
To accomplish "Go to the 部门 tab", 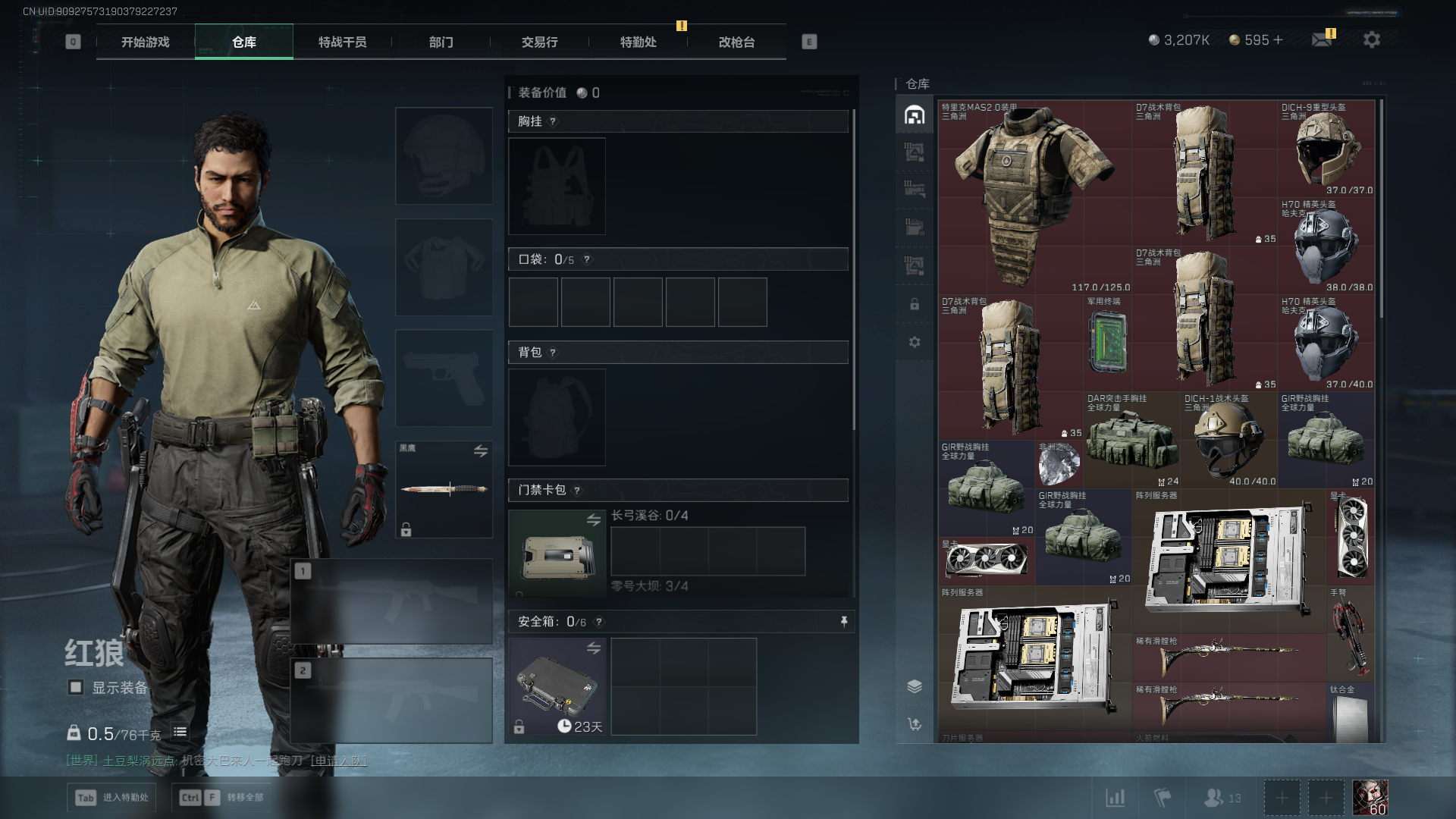I will tap(441, 42).
